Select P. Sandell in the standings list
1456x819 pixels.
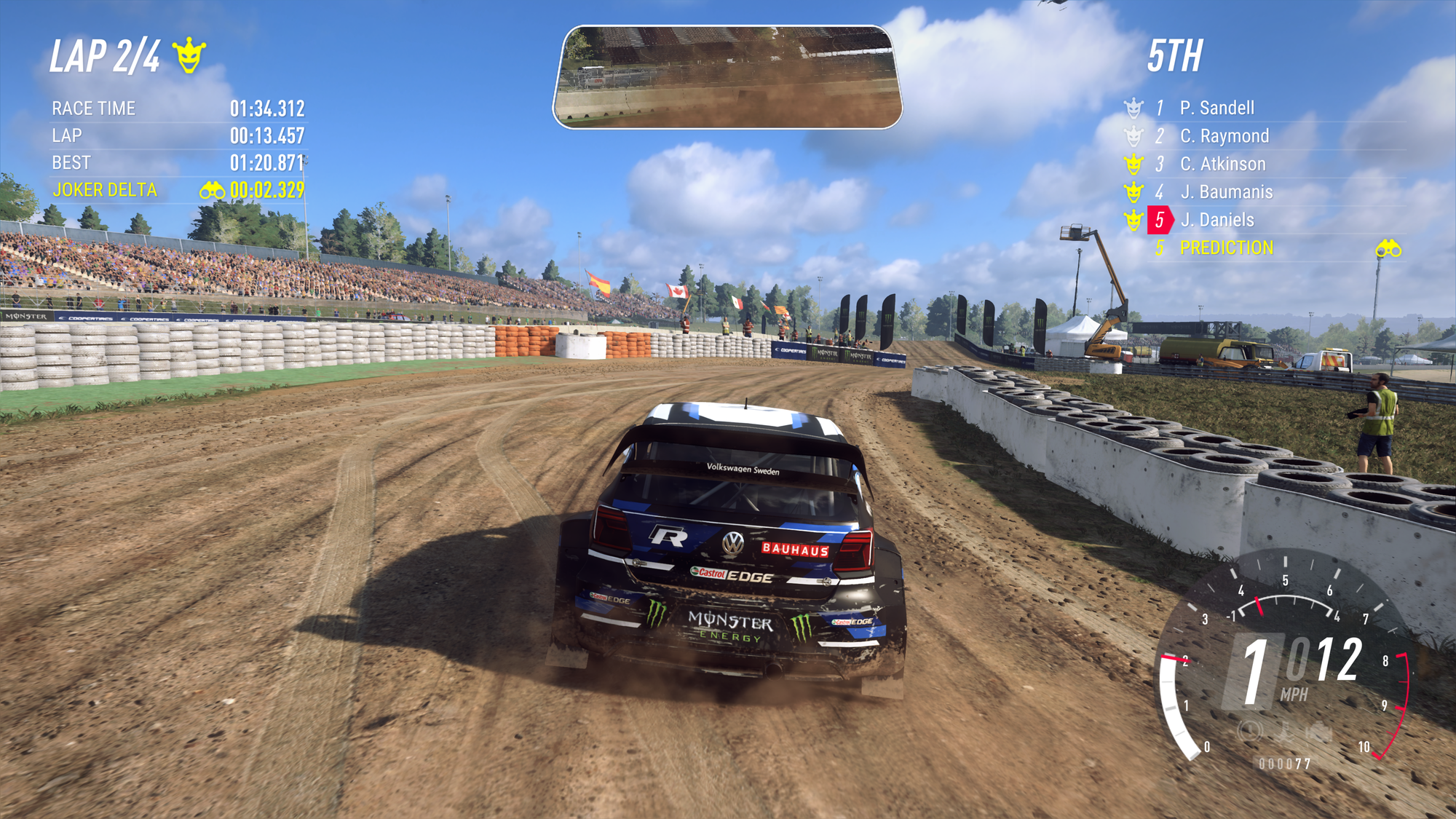tap(1216, 108)
